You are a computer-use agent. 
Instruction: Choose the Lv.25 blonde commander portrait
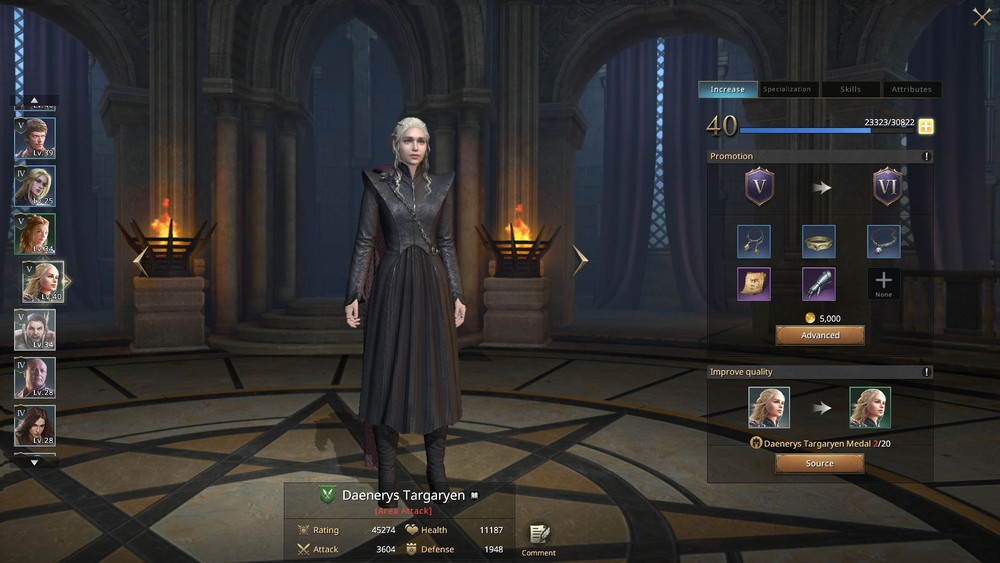coord(35,185)
